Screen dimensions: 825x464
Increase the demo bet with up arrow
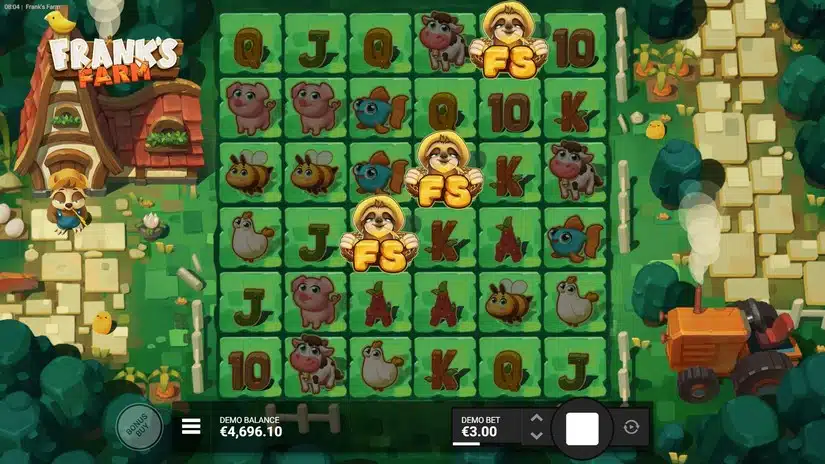click(x=536, y=418)
